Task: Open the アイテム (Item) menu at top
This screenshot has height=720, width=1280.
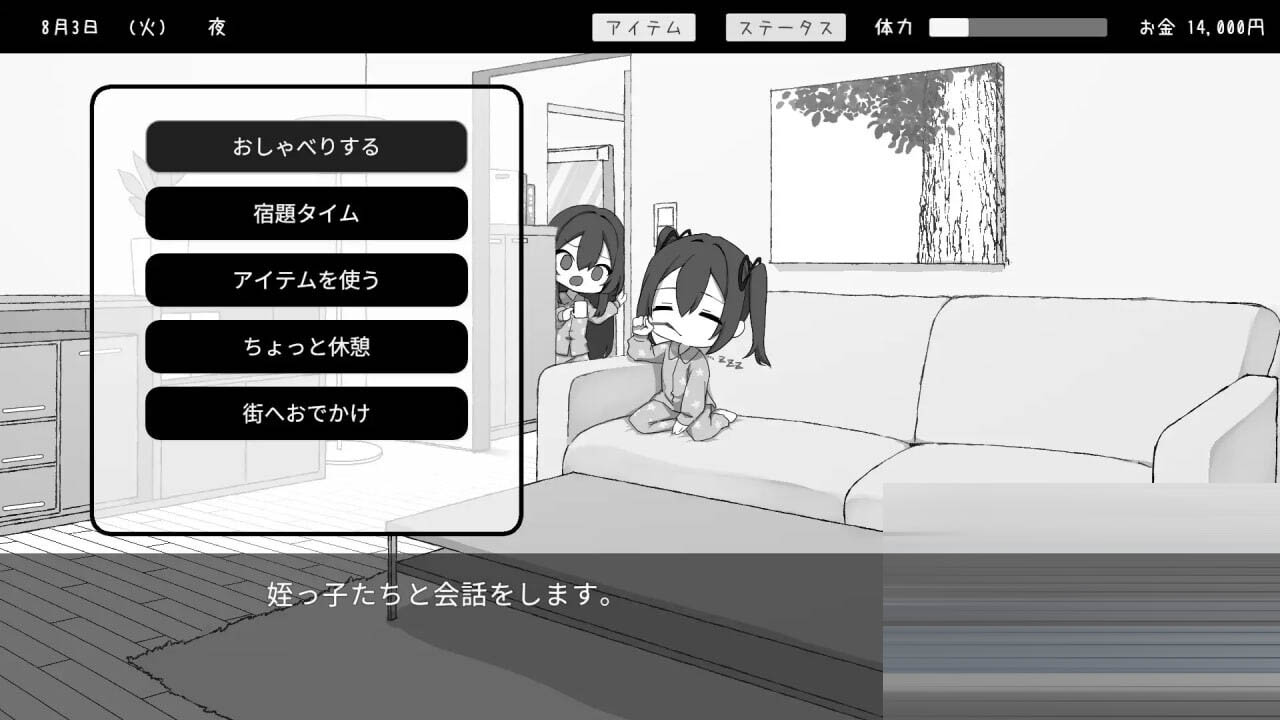Action: point(645,27)
